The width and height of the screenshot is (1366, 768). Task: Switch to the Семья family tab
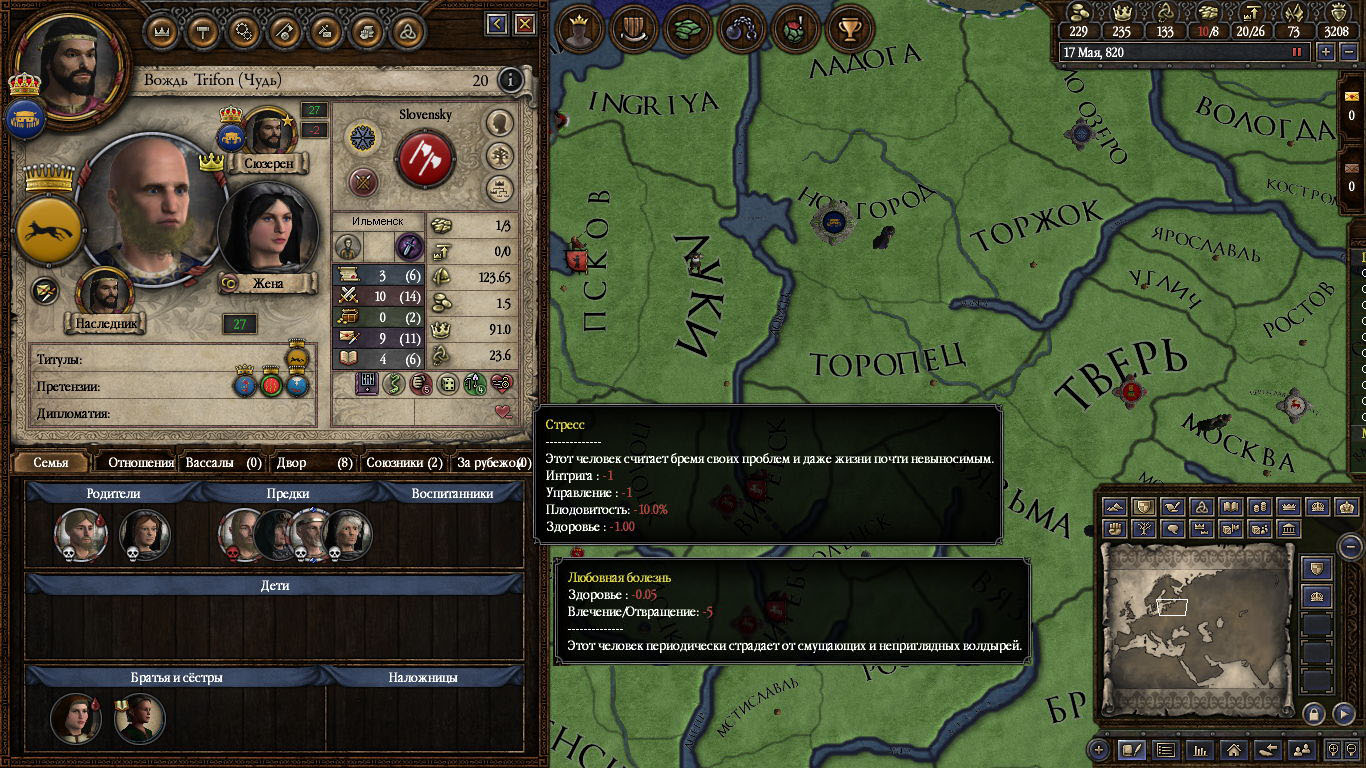click(51, 462)
